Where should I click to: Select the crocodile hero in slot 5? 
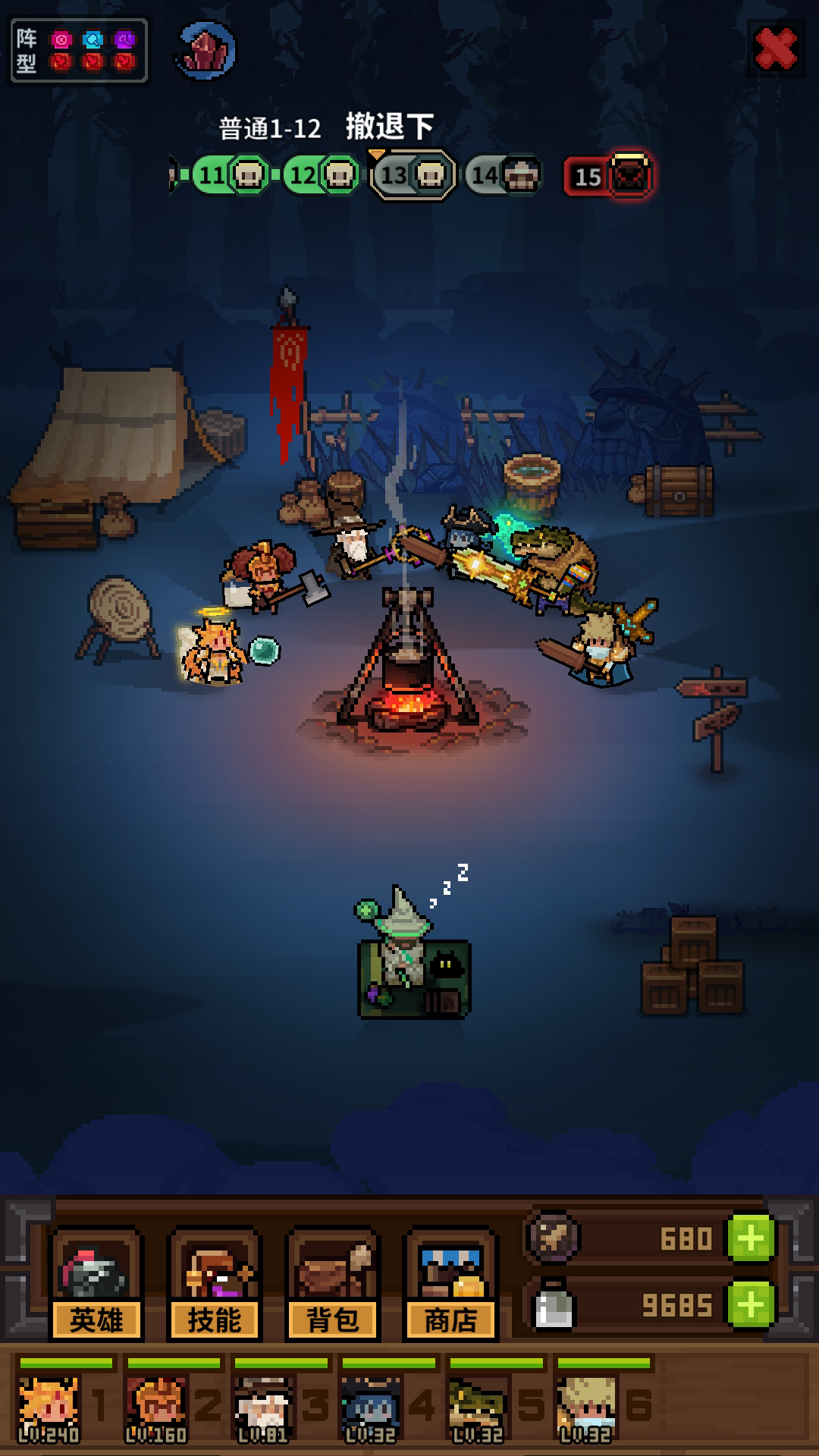tap(478, 1408)
